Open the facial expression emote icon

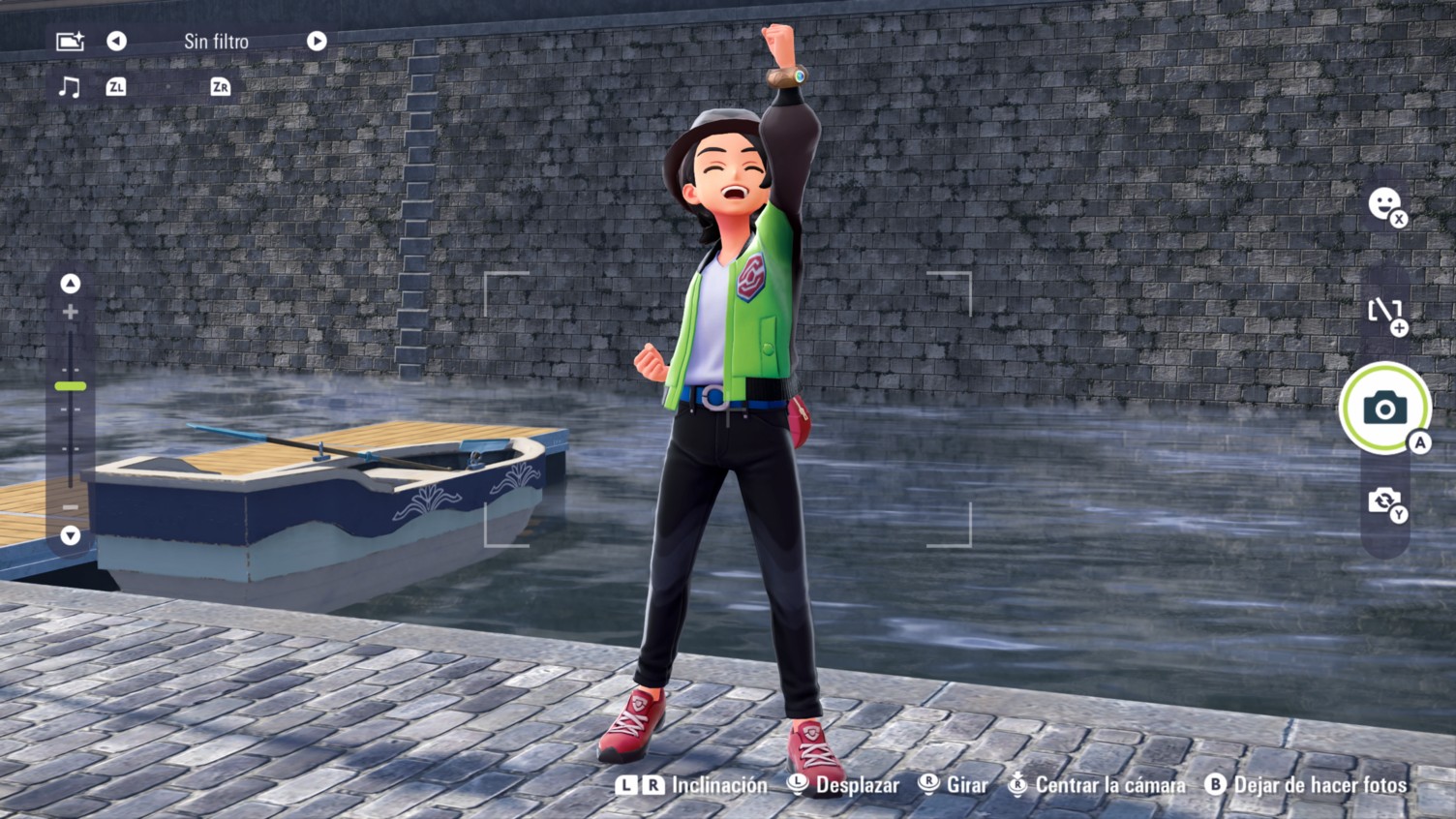(x=1384, y=204)
